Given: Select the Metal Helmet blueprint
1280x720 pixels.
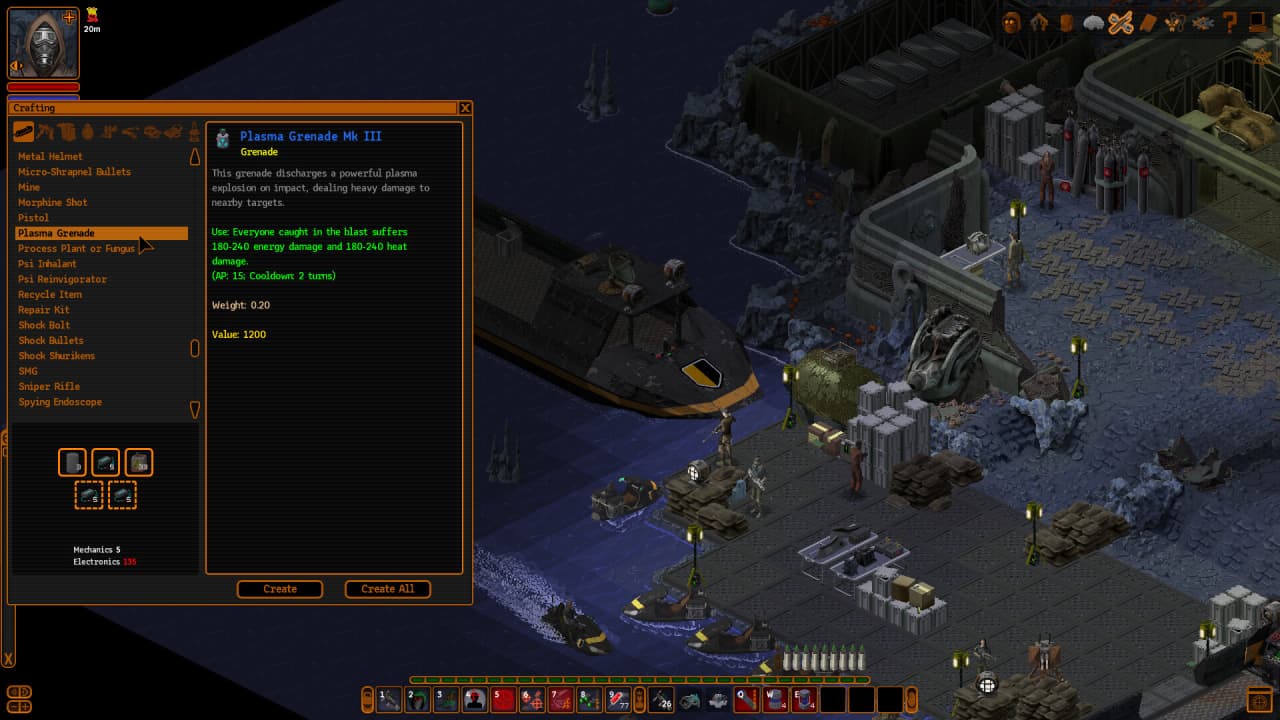Looking at the screenshot, I should (x=50, y=156).
